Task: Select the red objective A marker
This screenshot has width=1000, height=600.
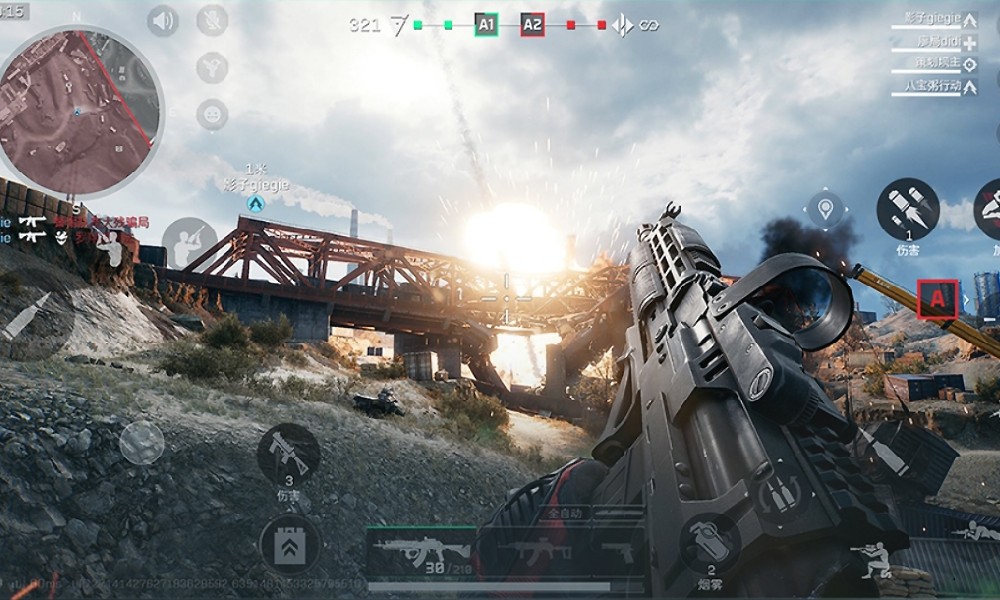Action: [937, 298]
